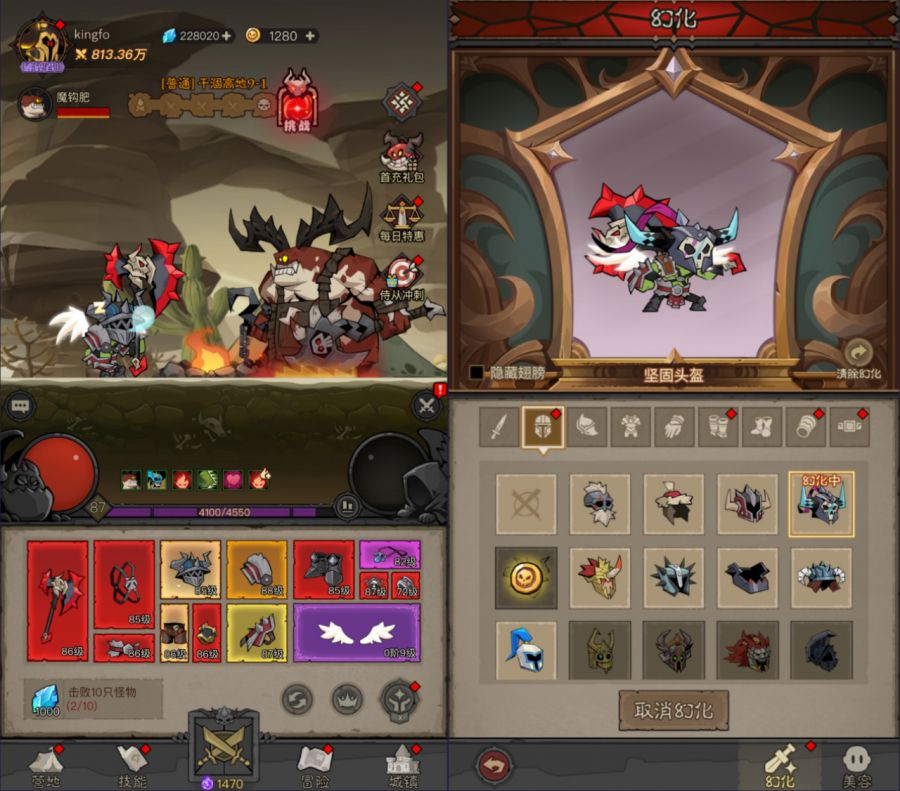The image size is (900, 791).
Task: Open the chat speech bubble
Action: [21, 406]
